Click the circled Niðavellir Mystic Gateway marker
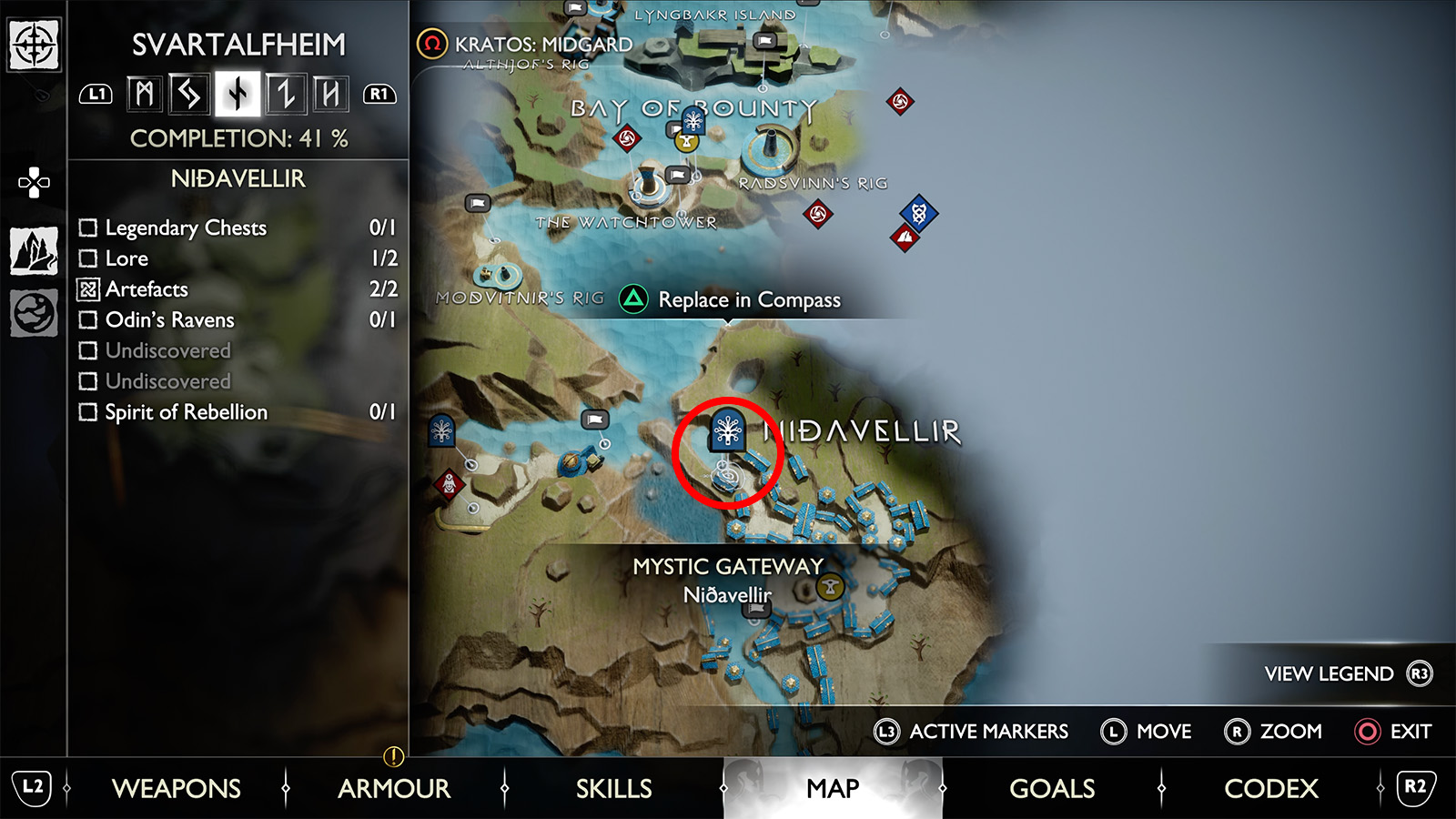Viewport: 1456px width, 819px height. pos(728,431)
